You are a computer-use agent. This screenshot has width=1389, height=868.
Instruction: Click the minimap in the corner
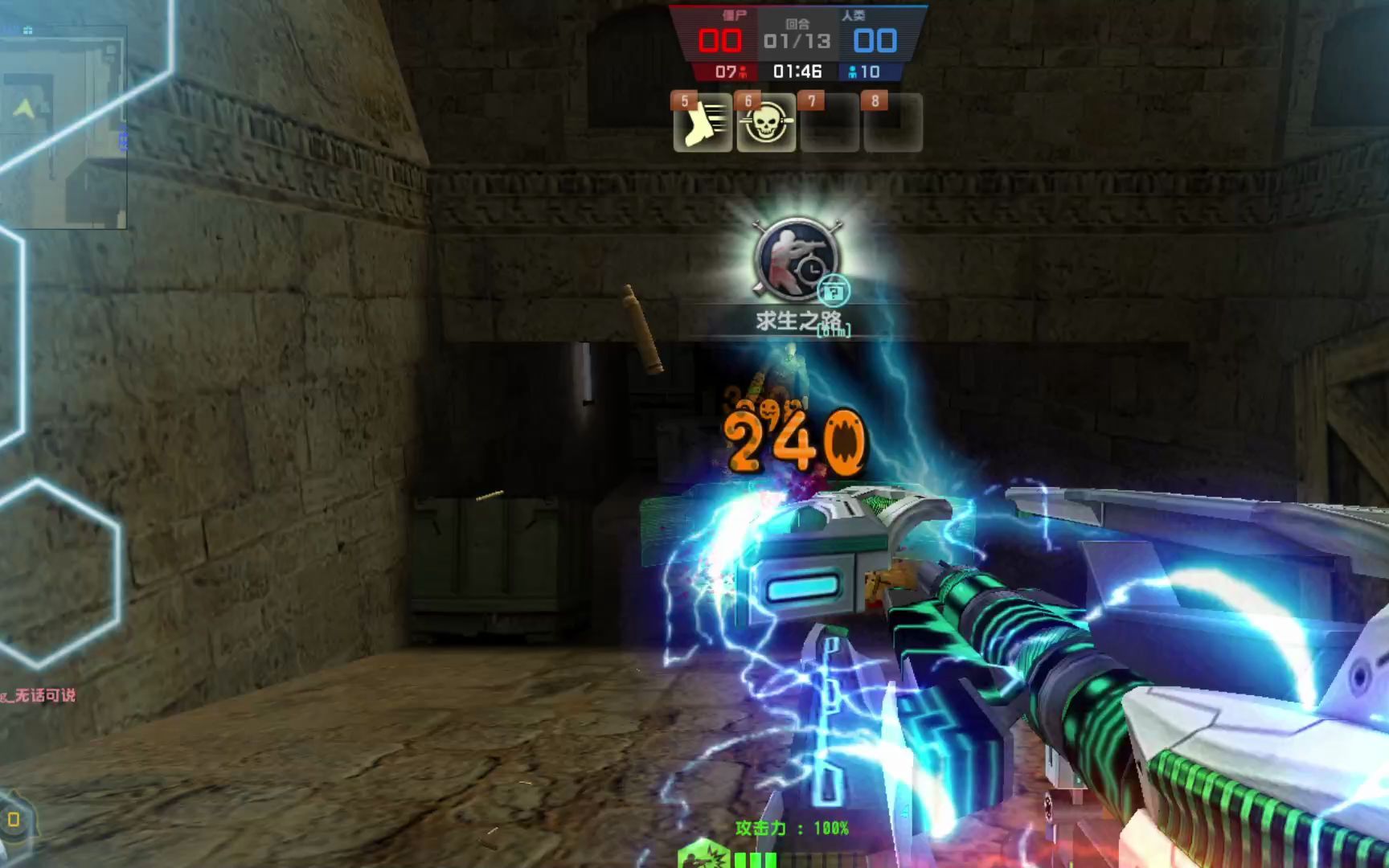[x=64, y=127]
